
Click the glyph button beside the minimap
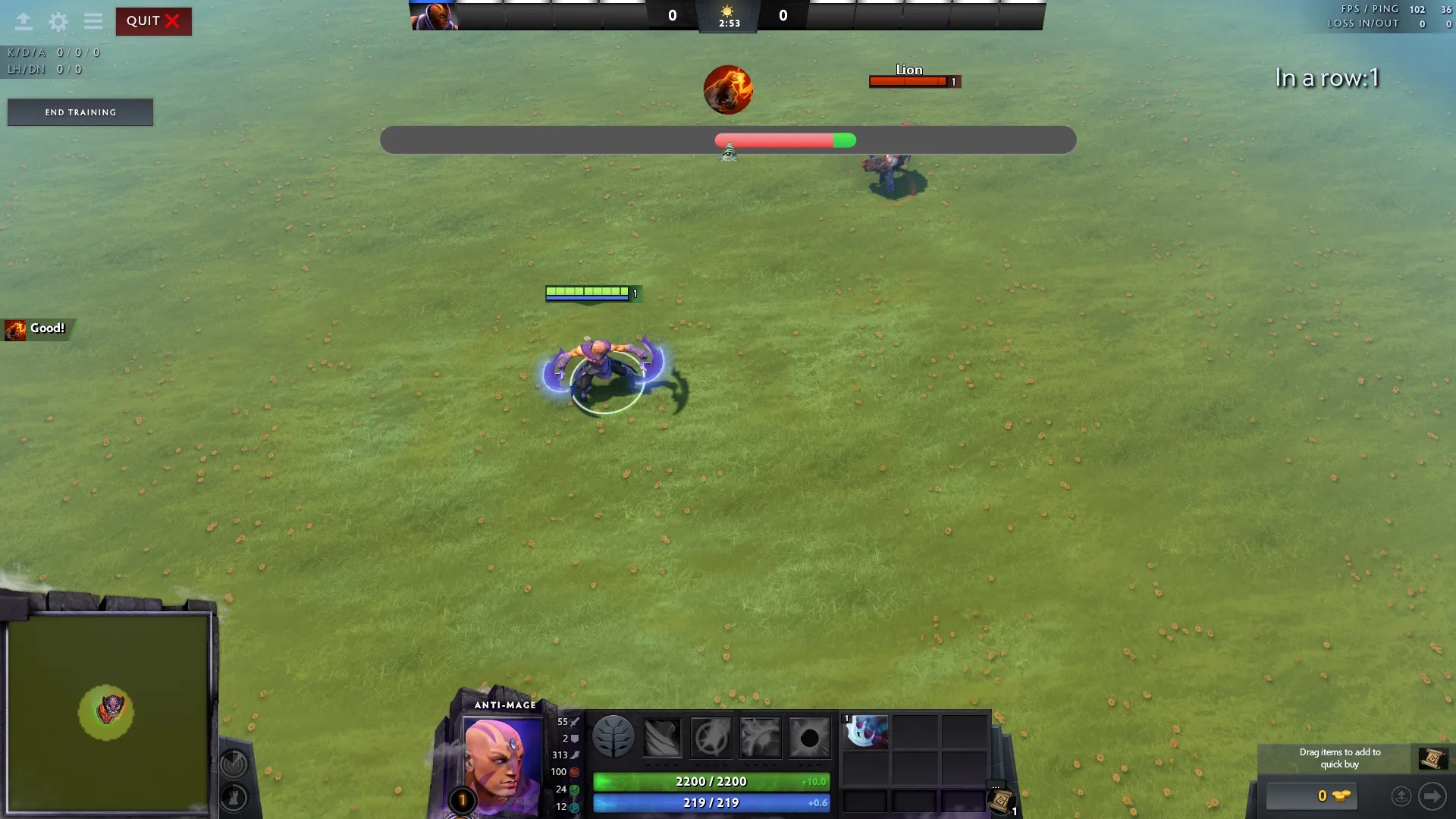click(234, 762)
